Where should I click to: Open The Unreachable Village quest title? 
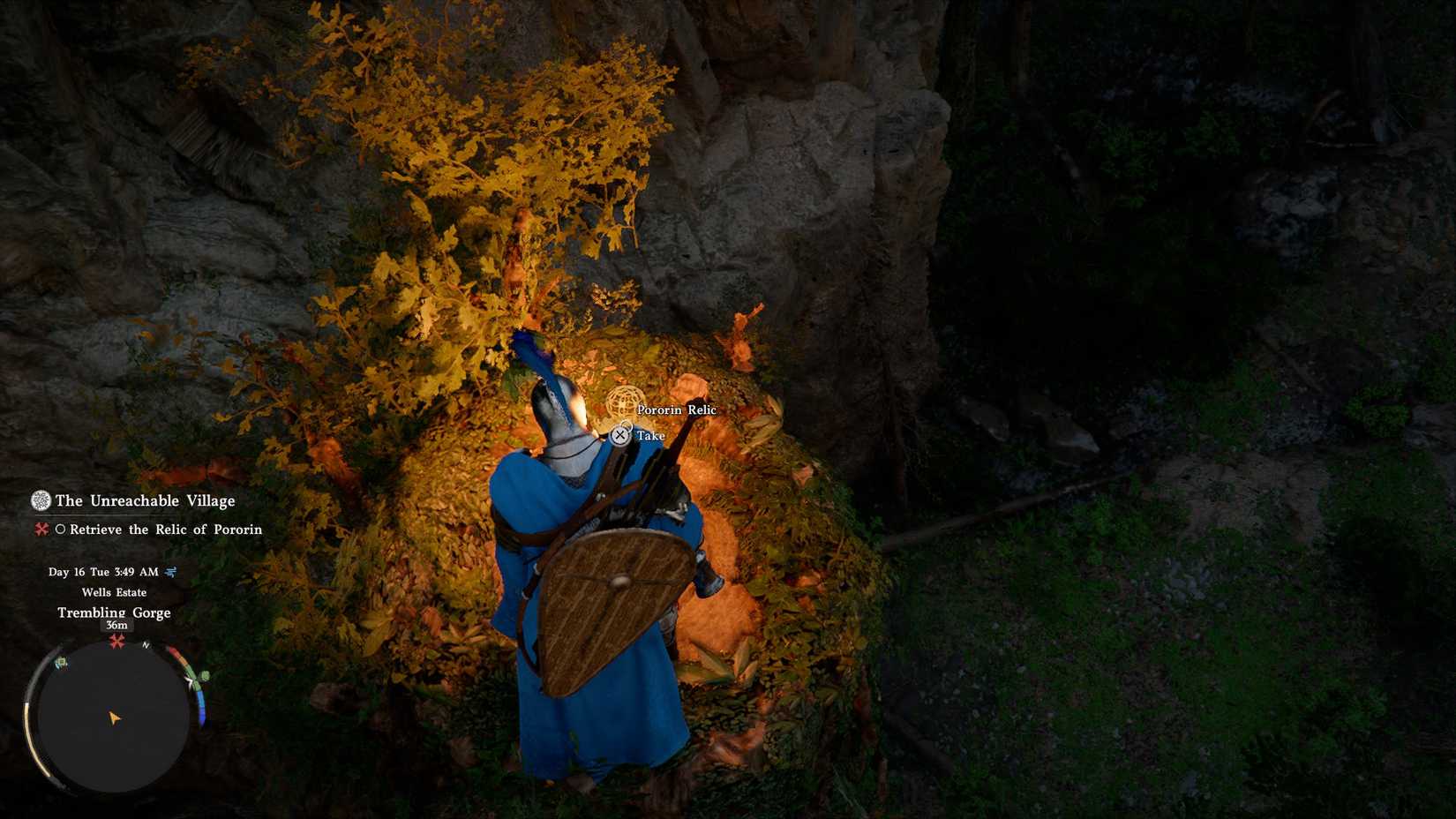(146, 500)
